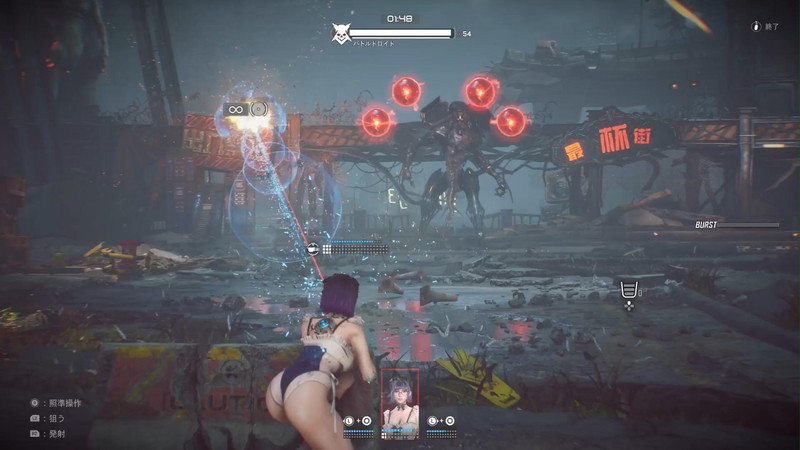The height and width of the screenshot is (450, 800).
Task: Use the cup-shaped item icon
Action: (x=629, y=290)
